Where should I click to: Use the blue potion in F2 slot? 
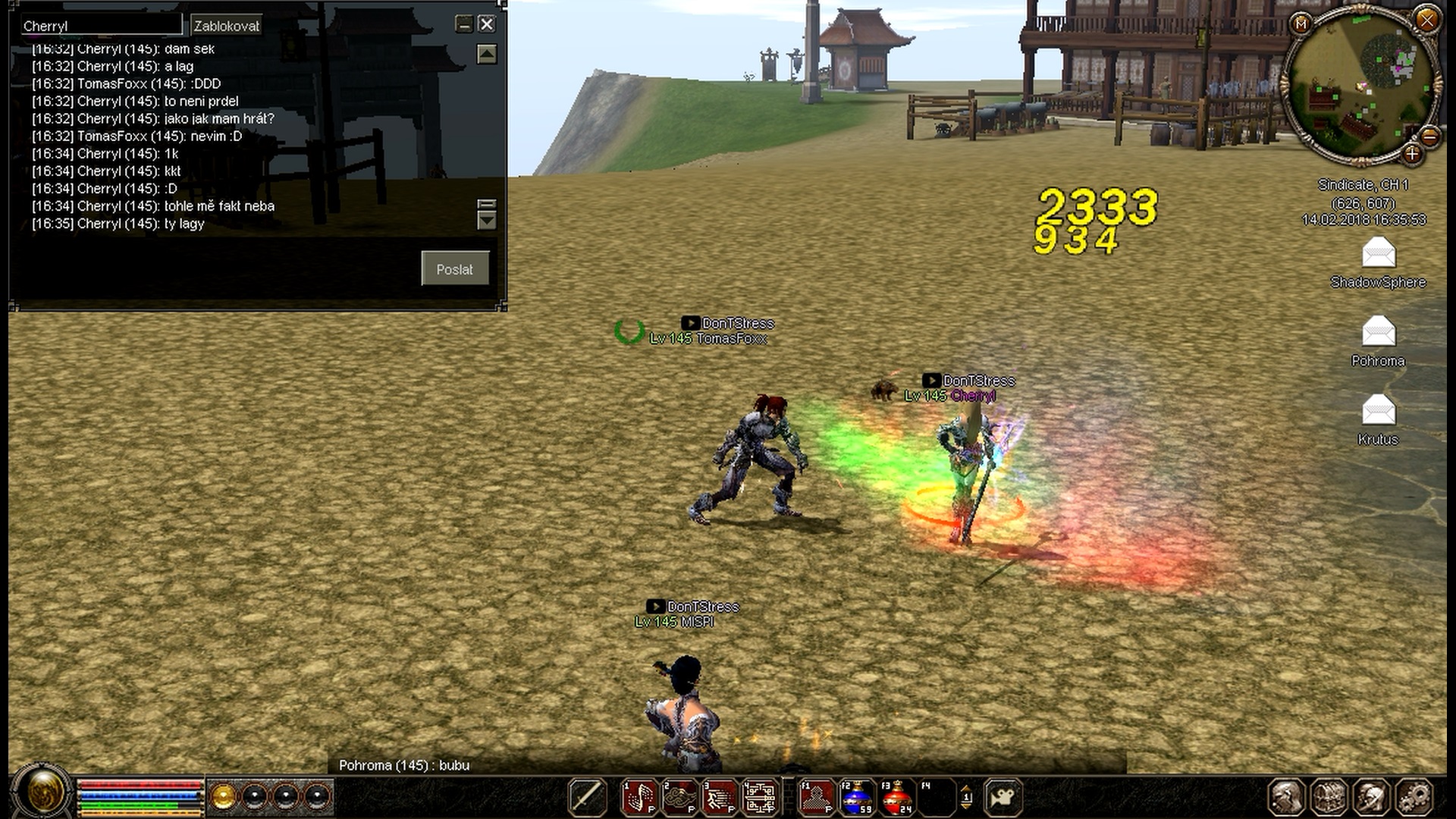pyautogui.click(x=856, y=798)
